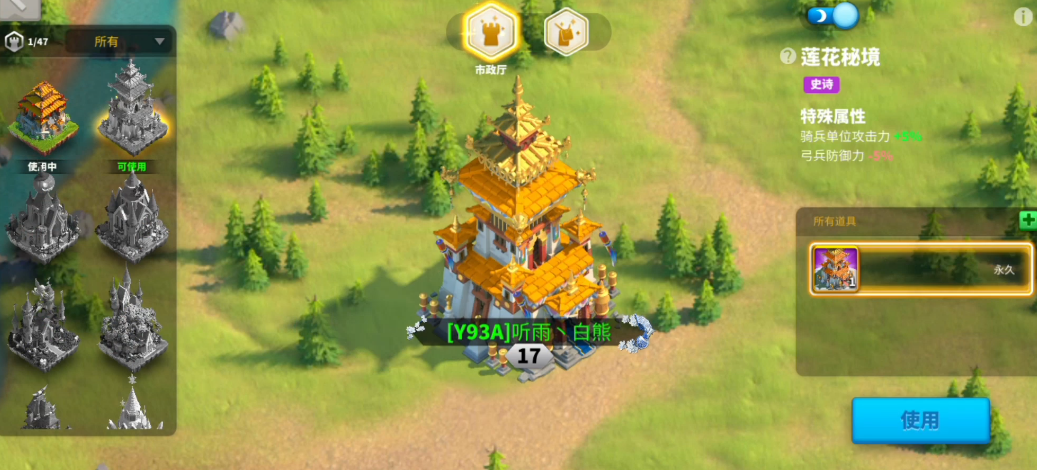This screenshot has height=470, width=1037.
Task: Toggle the day/night moon switch
Action: point(832,16)
